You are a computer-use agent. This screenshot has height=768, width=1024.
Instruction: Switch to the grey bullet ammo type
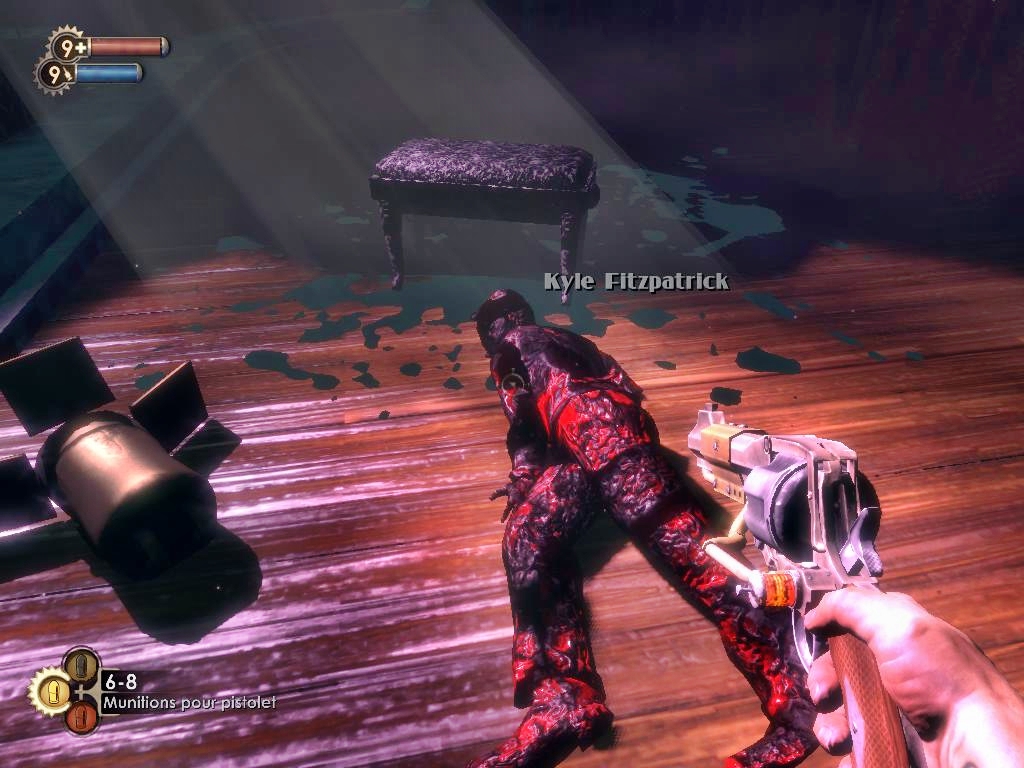(x=81, y=664)
